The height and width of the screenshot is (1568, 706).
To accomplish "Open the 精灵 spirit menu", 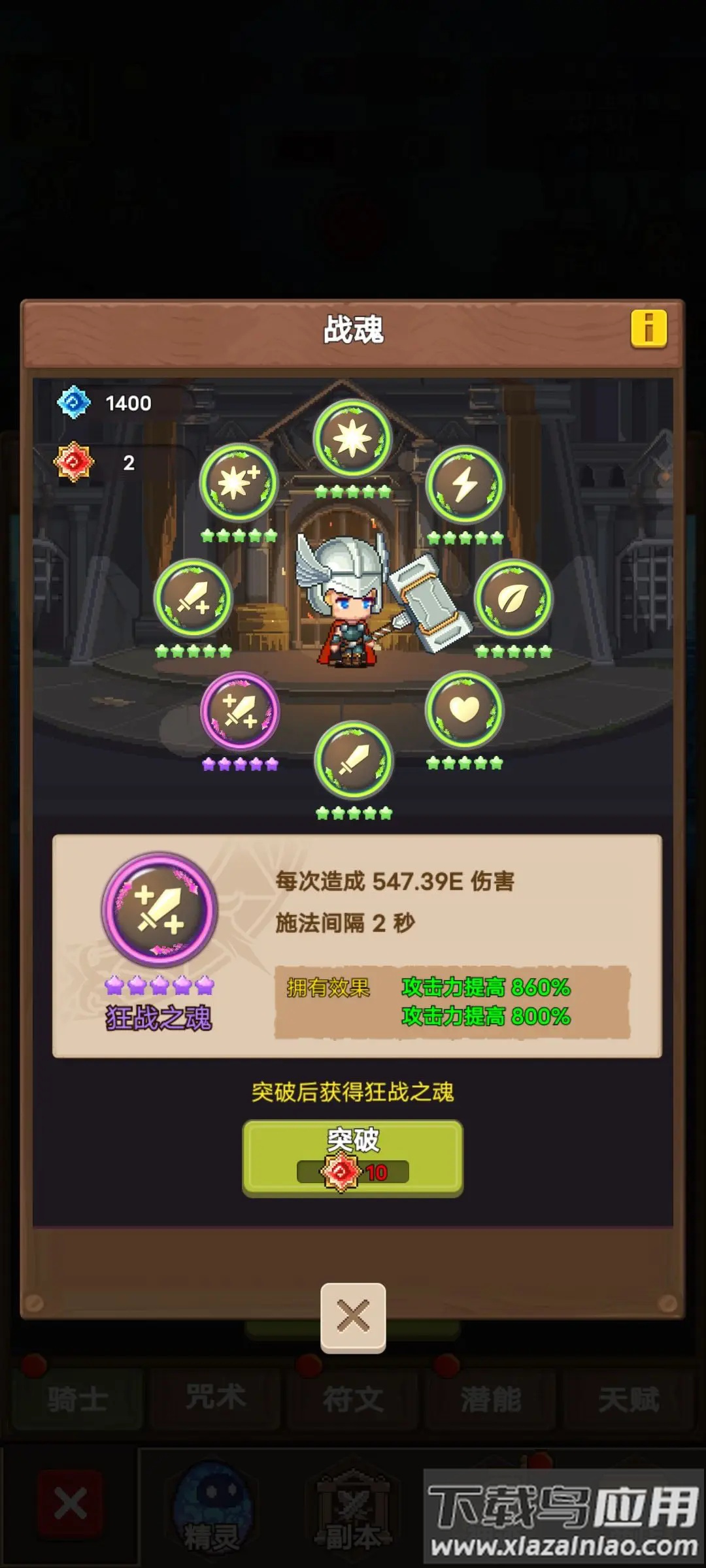I will pos(212,1509).
